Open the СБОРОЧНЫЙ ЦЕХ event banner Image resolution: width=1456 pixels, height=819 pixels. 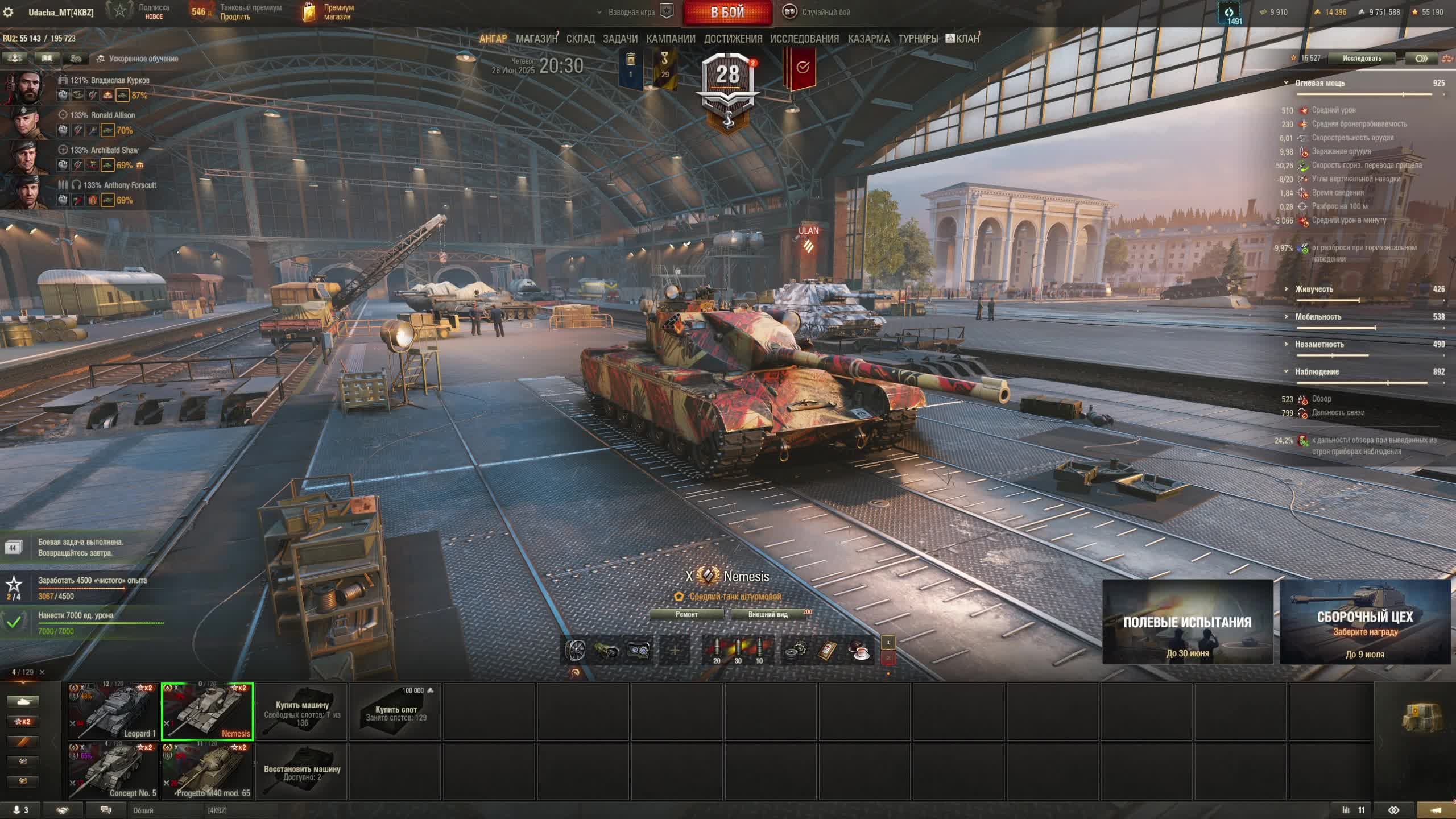coord(1365,622)
